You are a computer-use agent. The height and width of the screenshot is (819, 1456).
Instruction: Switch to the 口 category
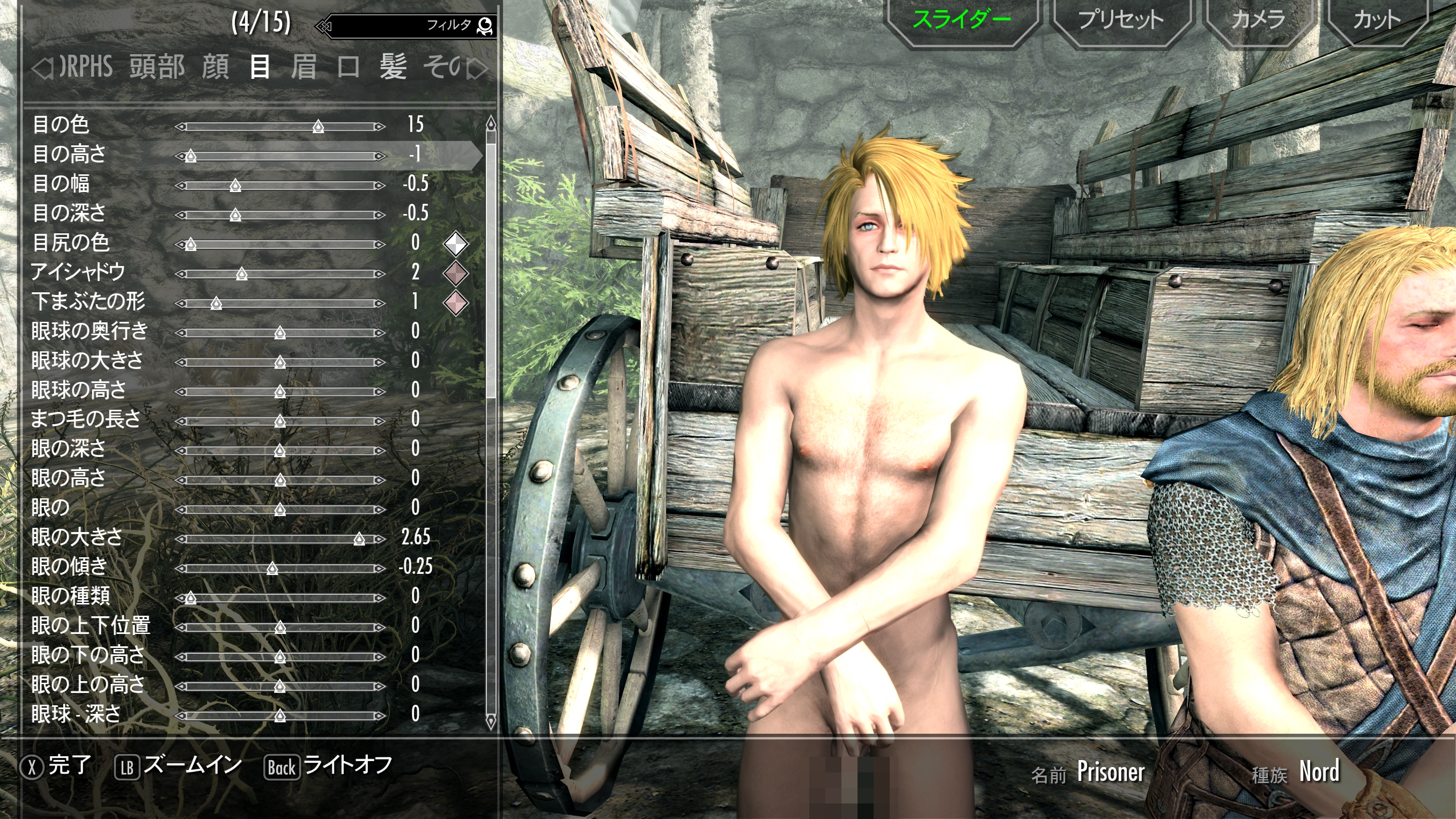click(348, 67)
